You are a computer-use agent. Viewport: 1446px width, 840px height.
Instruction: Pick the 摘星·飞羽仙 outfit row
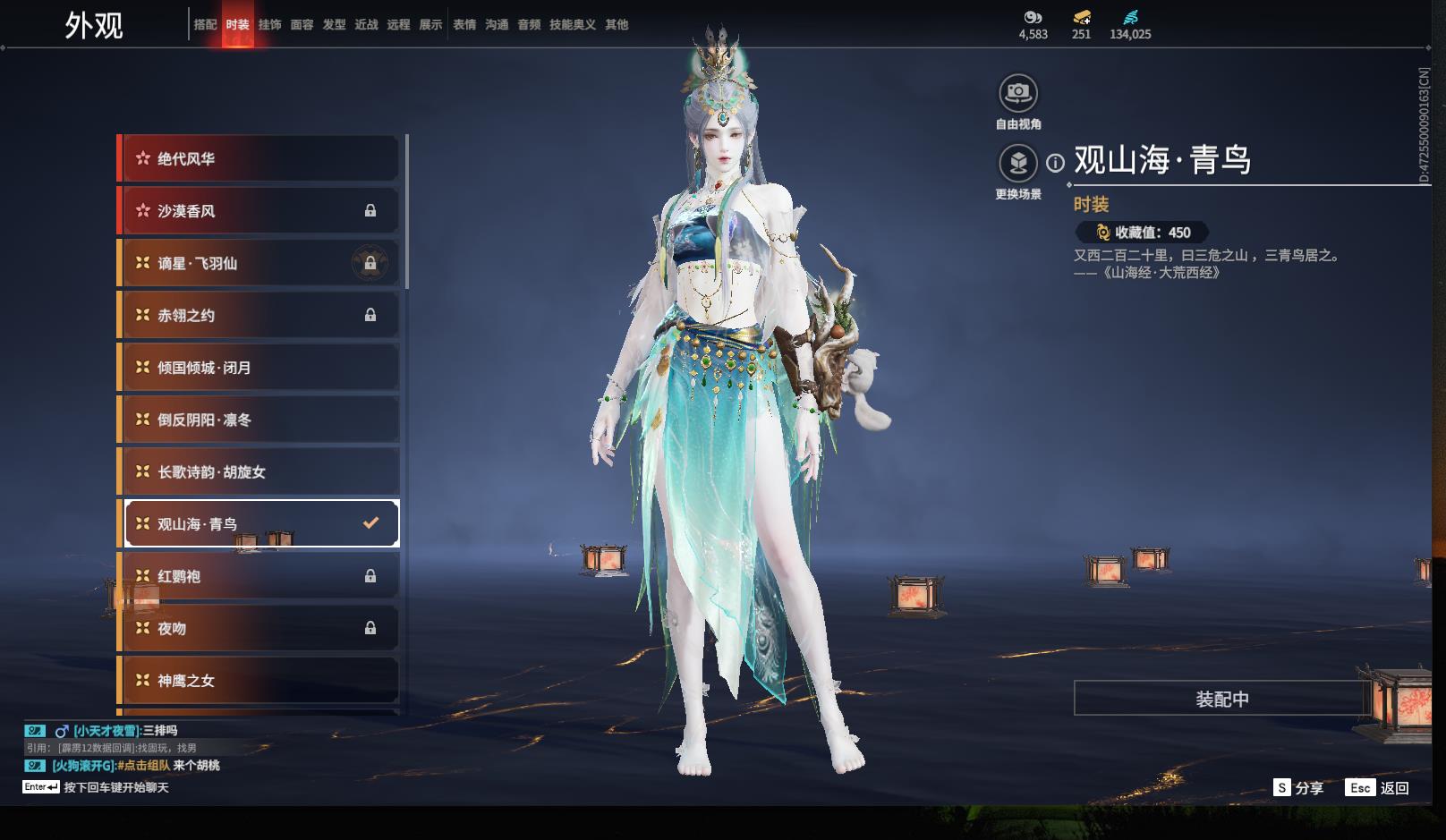(x=259, y=263)
